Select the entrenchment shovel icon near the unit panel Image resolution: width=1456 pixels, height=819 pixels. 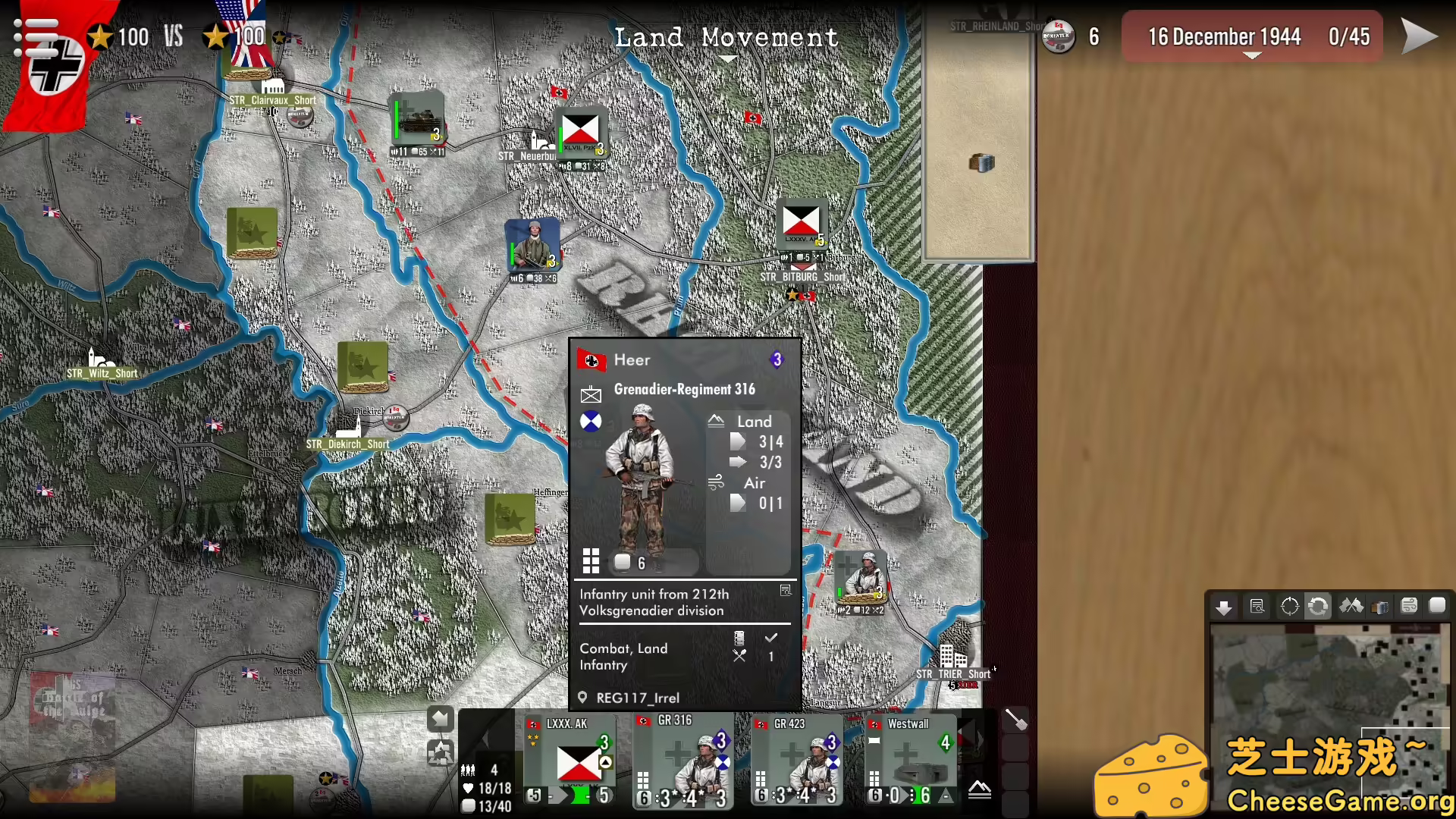[x=1015, y=719]
